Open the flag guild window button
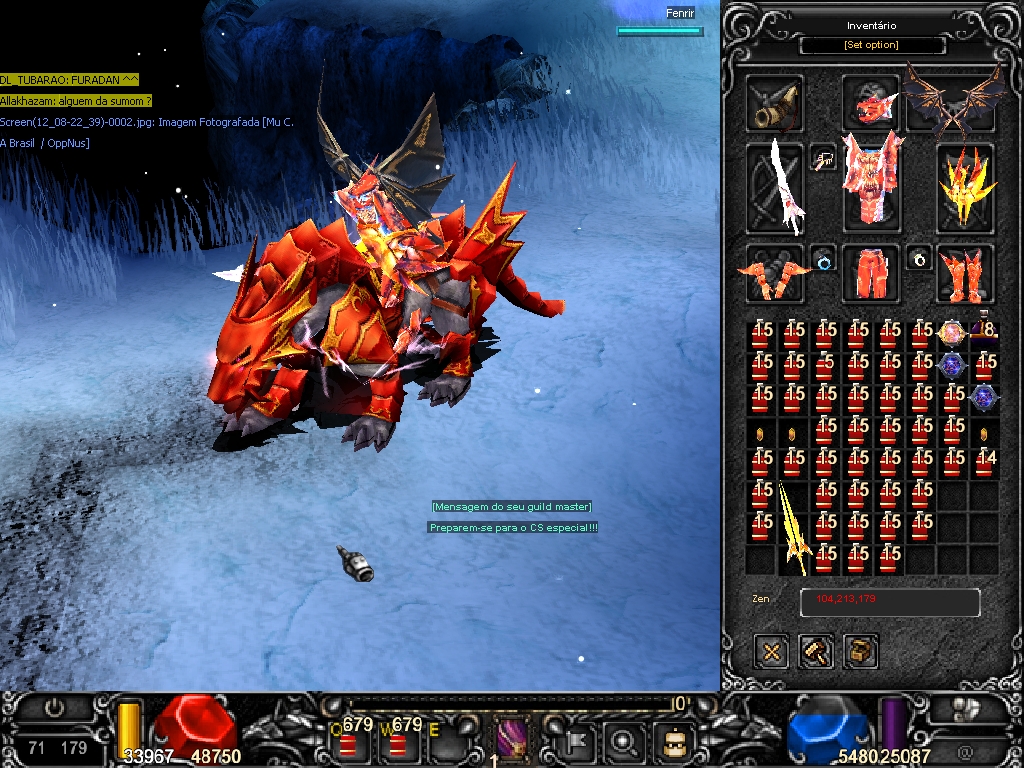The image size is (1024, 768). click(x=580, y=741)
